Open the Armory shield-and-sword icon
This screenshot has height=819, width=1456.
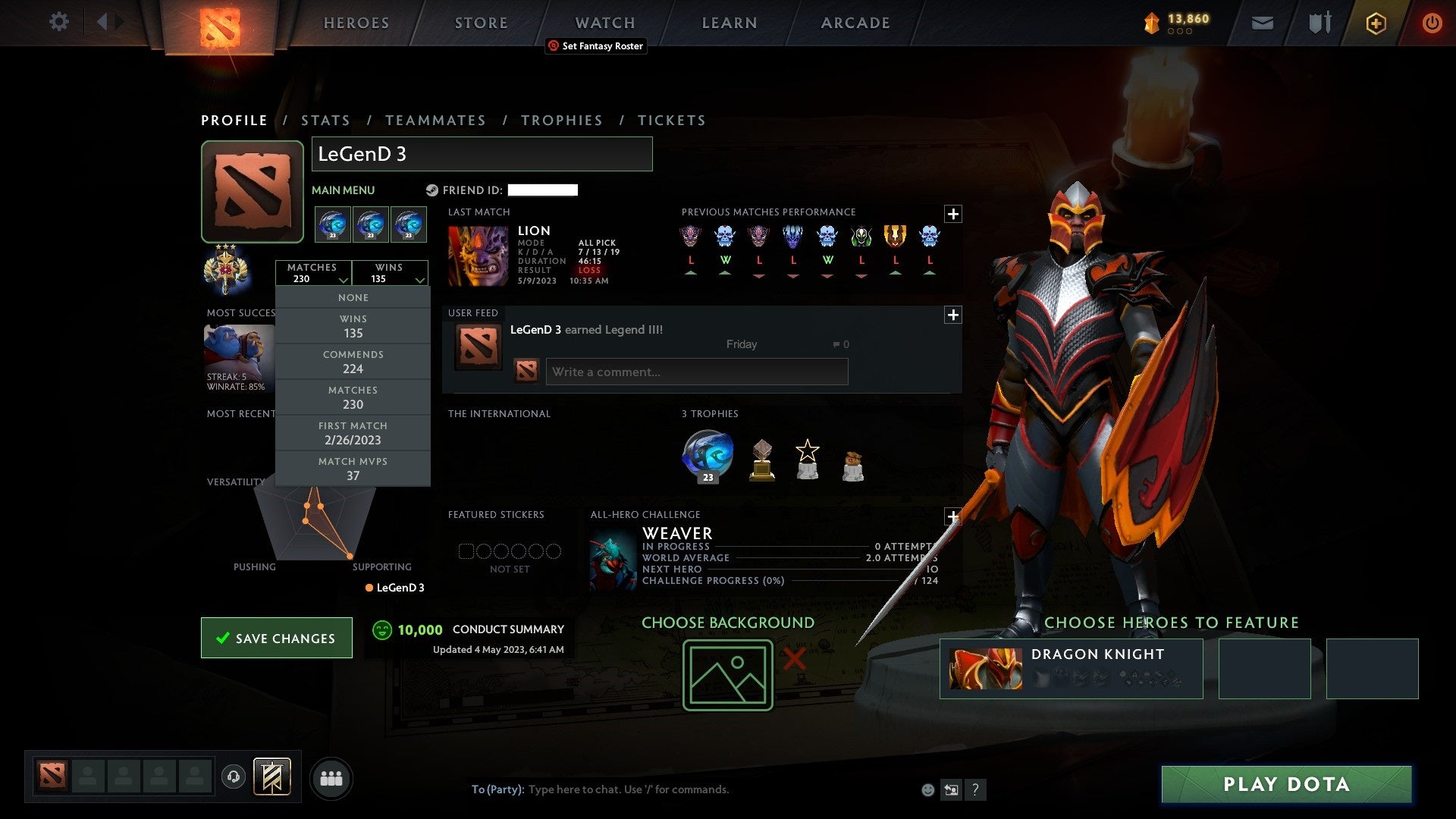(1319, 22)
